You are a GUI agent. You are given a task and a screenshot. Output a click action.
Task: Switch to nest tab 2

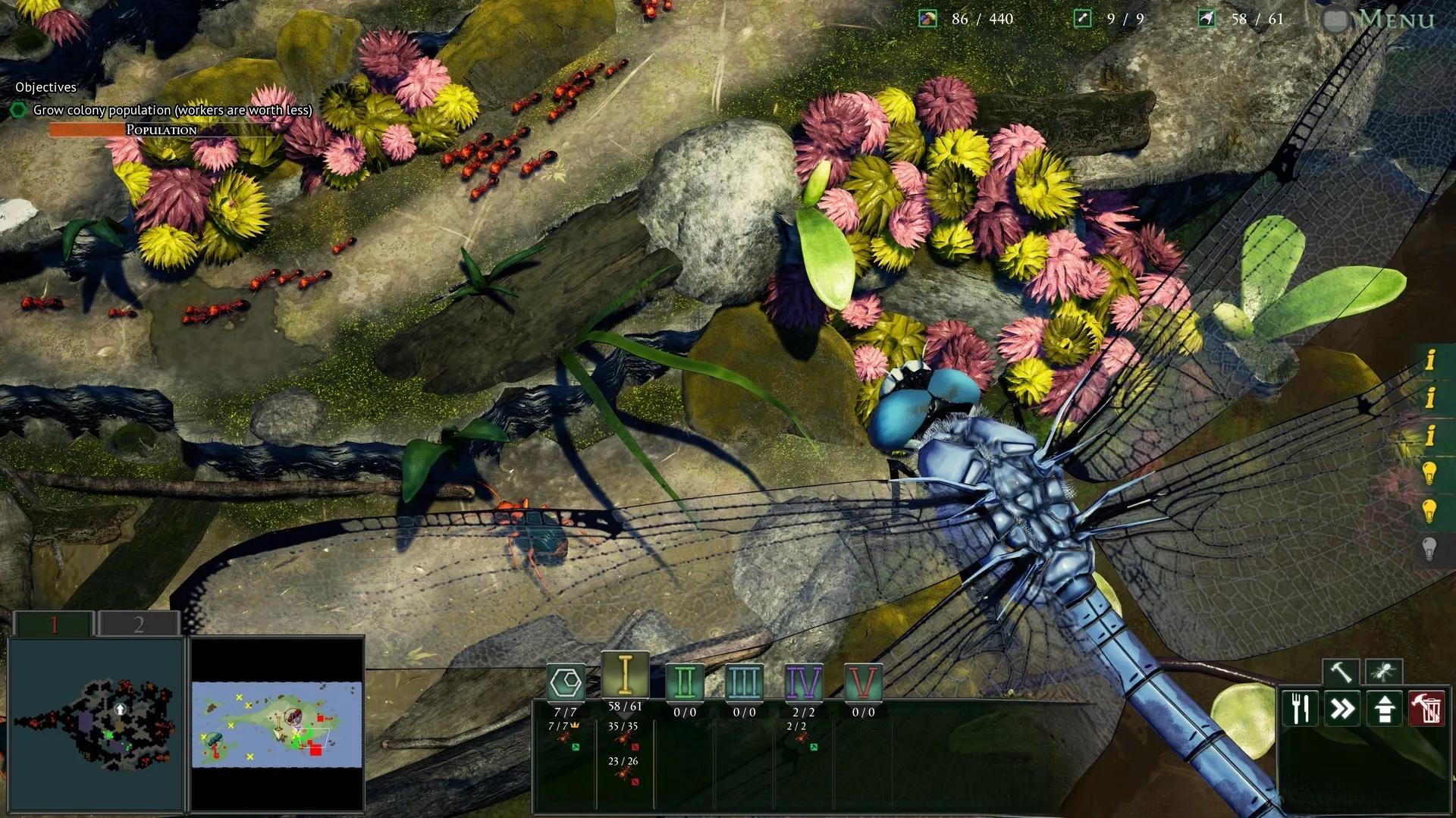(x=139, y=624)
